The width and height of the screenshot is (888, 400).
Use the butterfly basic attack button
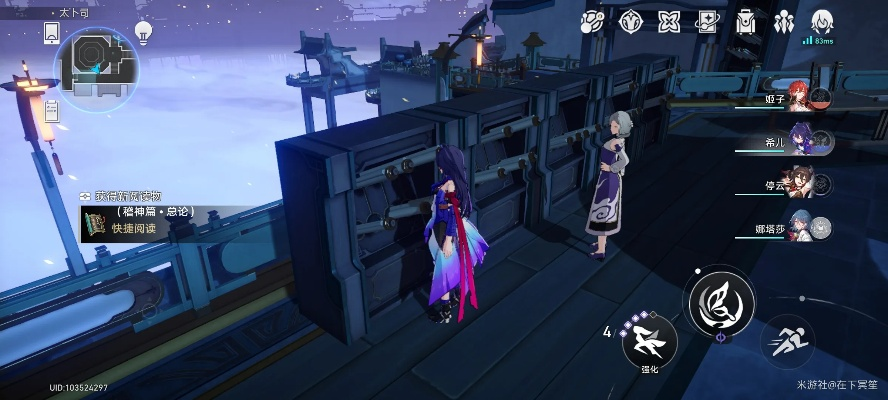coord(721,302)
